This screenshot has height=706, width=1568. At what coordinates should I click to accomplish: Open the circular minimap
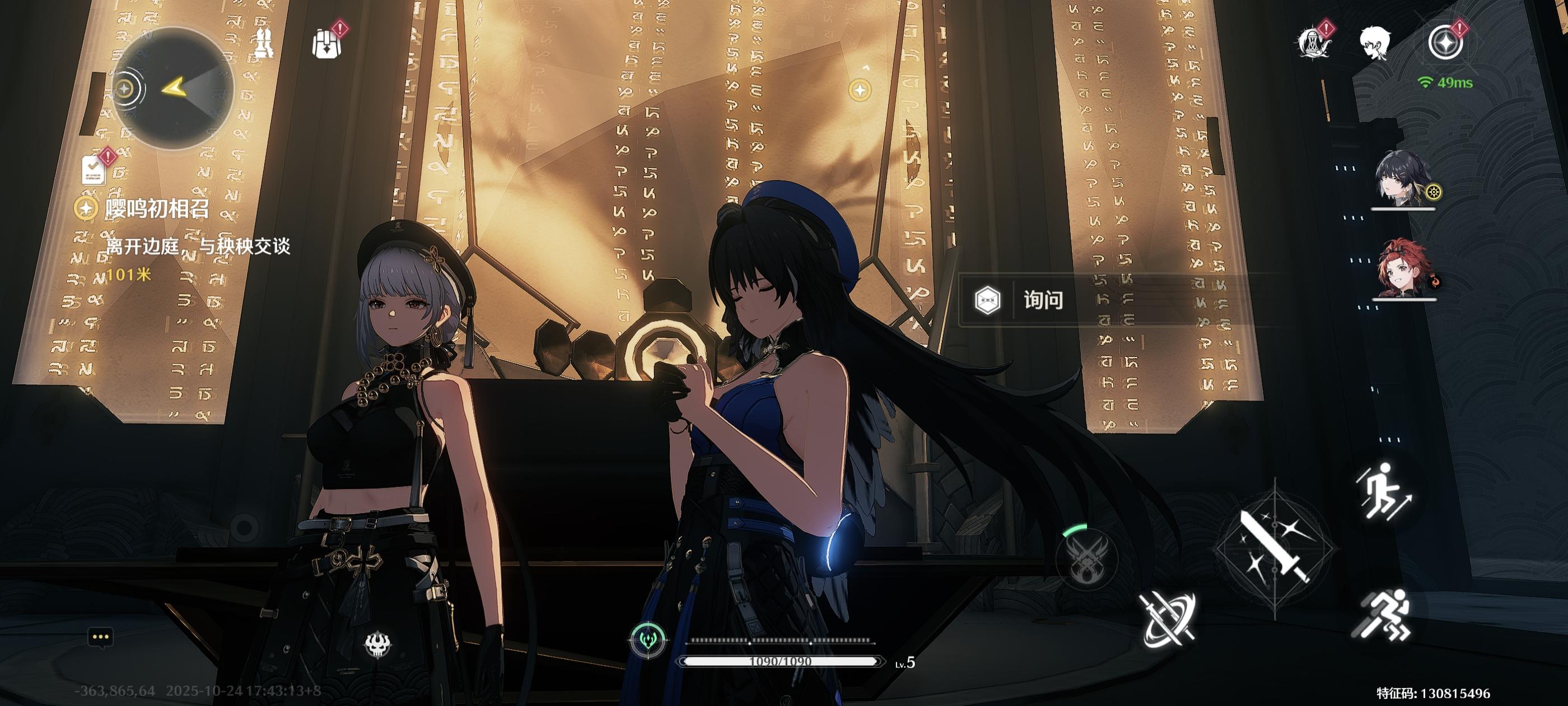pos(174,89)
